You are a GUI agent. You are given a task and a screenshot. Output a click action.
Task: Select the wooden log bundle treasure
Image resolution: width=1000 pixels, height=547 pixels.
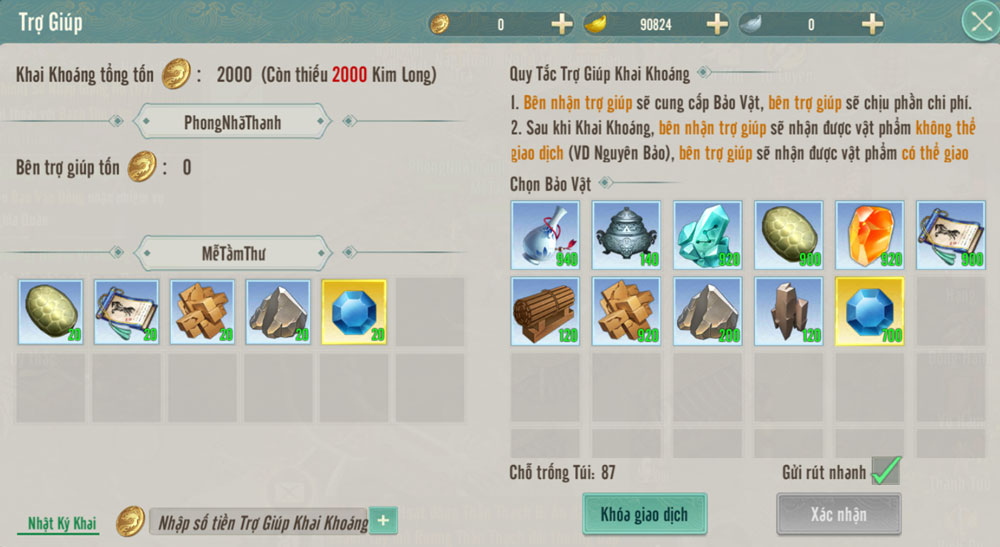tap(545, 311)
